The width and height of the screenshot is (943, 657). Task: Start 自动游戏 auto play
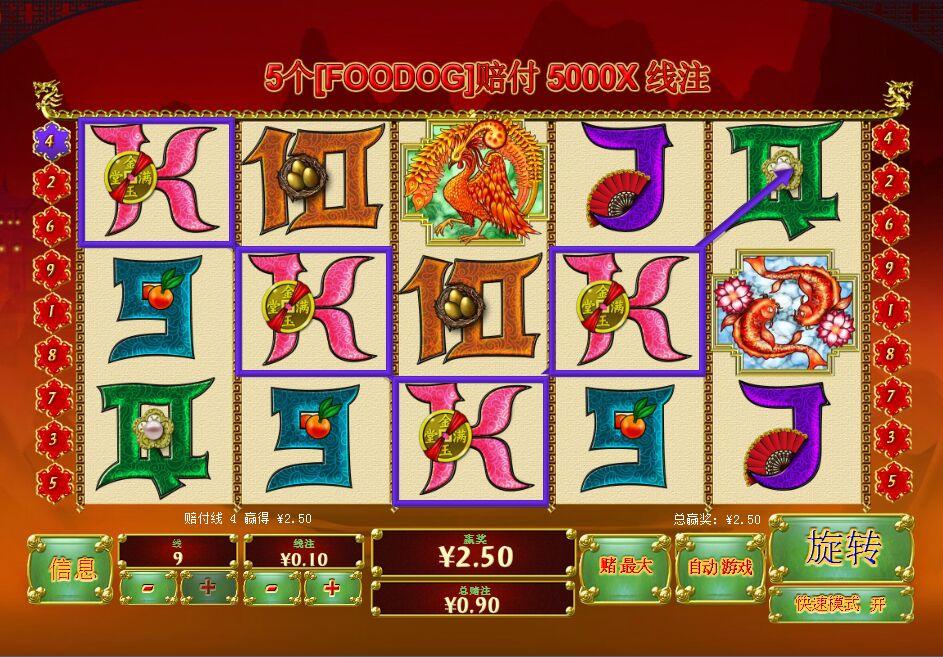click(x=720, y=567)
